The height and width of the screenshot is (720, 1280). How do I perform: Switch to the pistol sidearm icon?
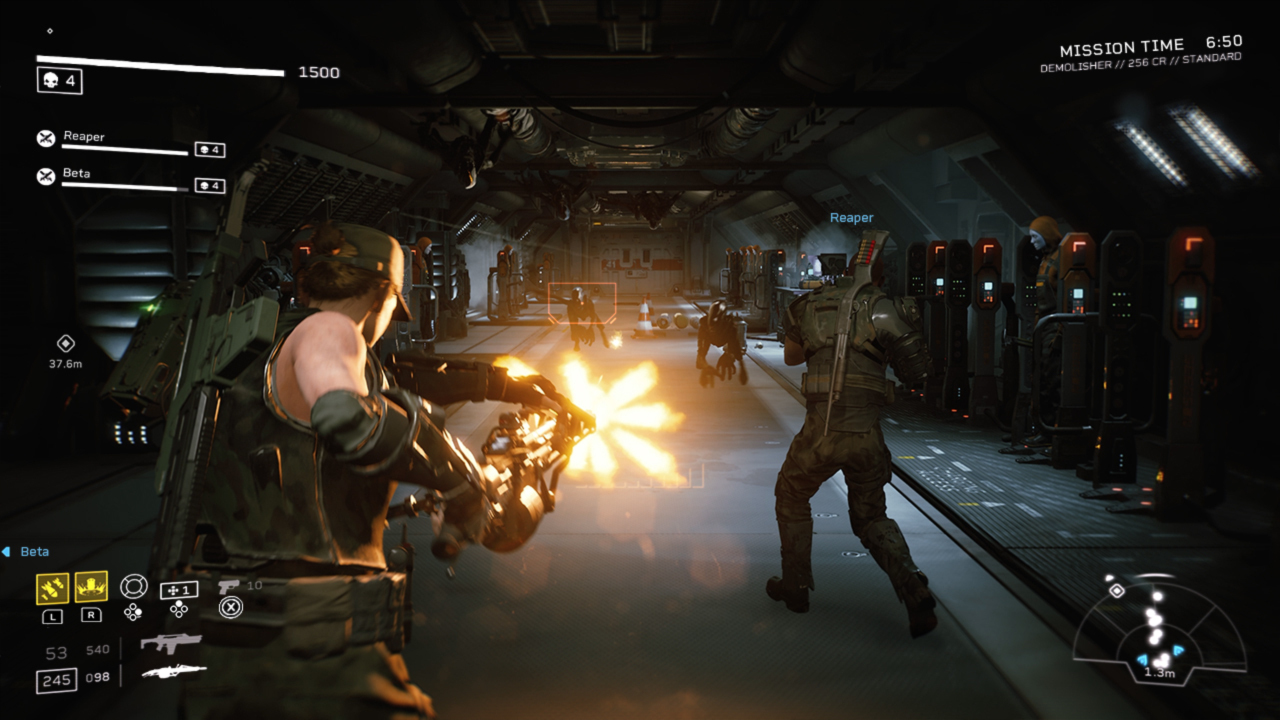point(228,585)
